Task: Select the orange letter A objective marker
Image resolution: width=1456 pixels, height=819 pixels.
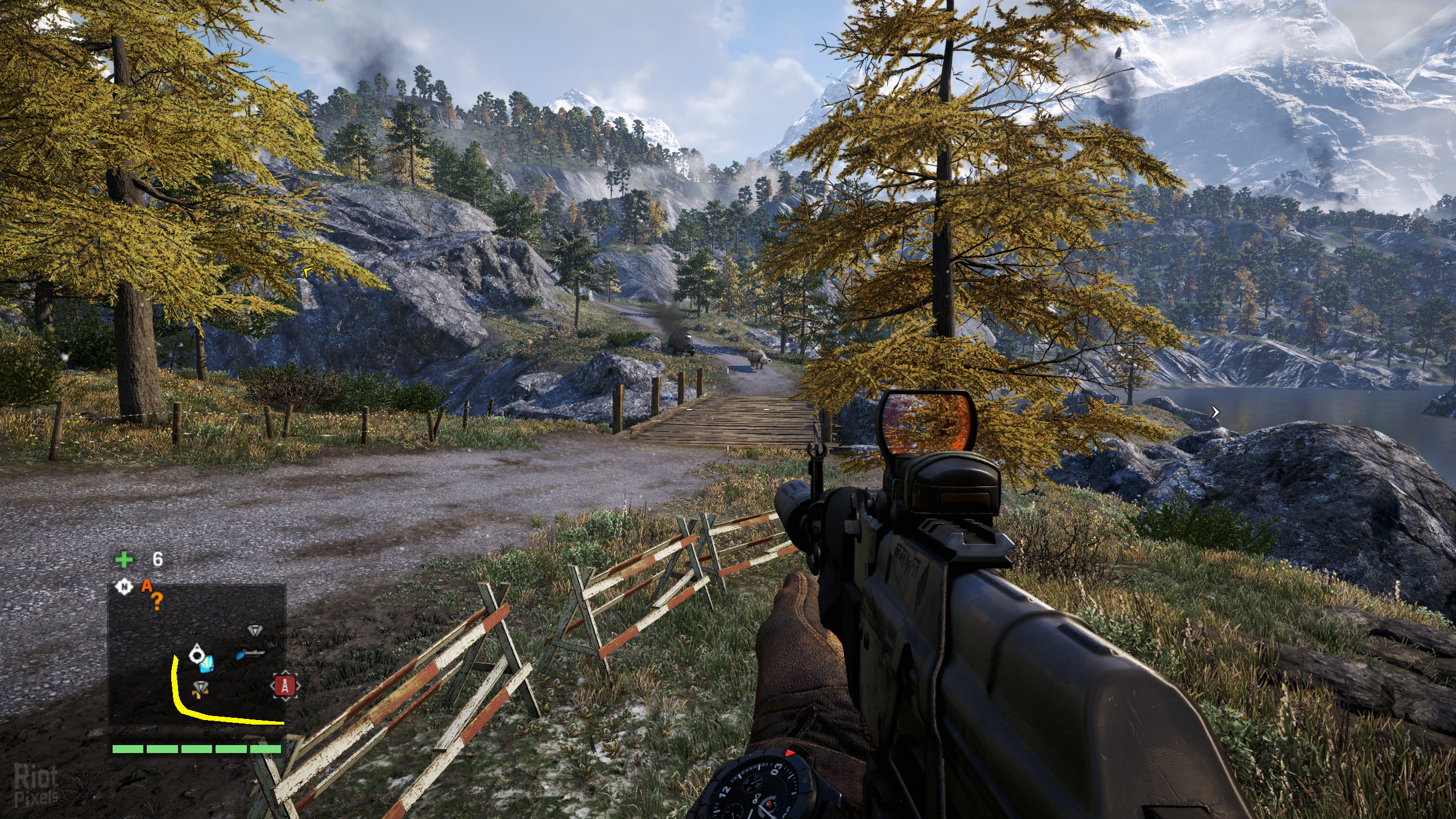Action: click(x=147, y=586)
